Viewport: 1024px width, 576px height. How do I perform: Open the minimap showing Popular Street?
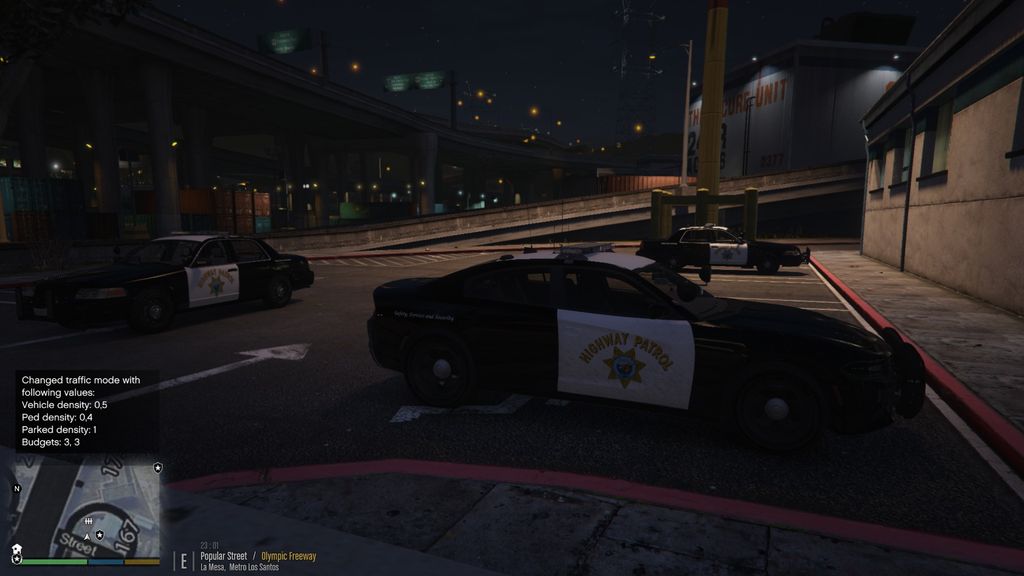86,506
